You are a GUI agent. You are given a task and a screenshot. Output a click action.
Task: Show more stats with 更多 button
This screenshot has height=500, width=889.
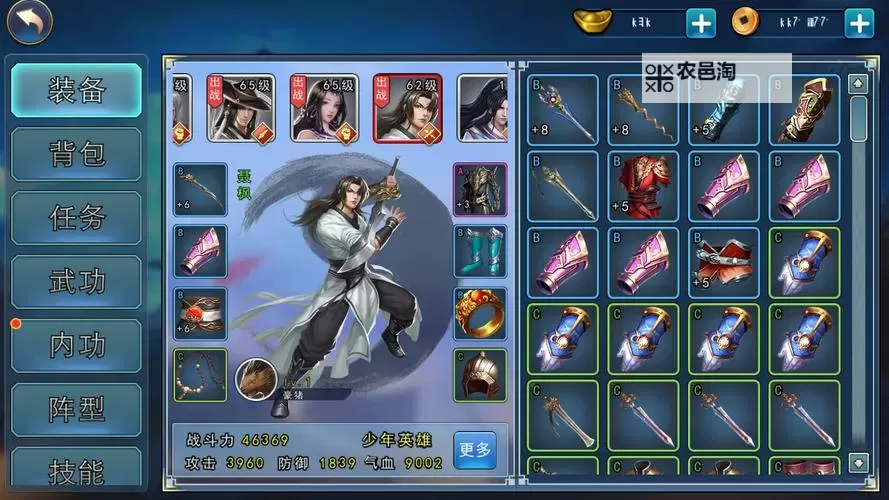tap(475, 450)
